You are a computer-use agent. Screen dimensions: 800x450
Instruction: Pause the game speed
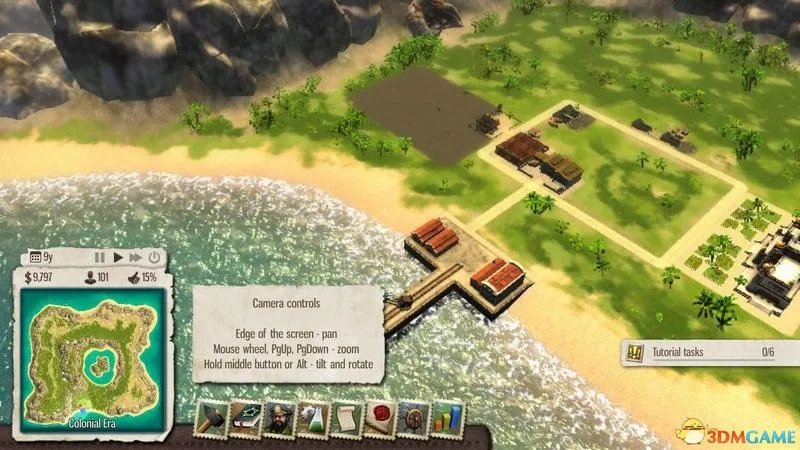point(100,257)
